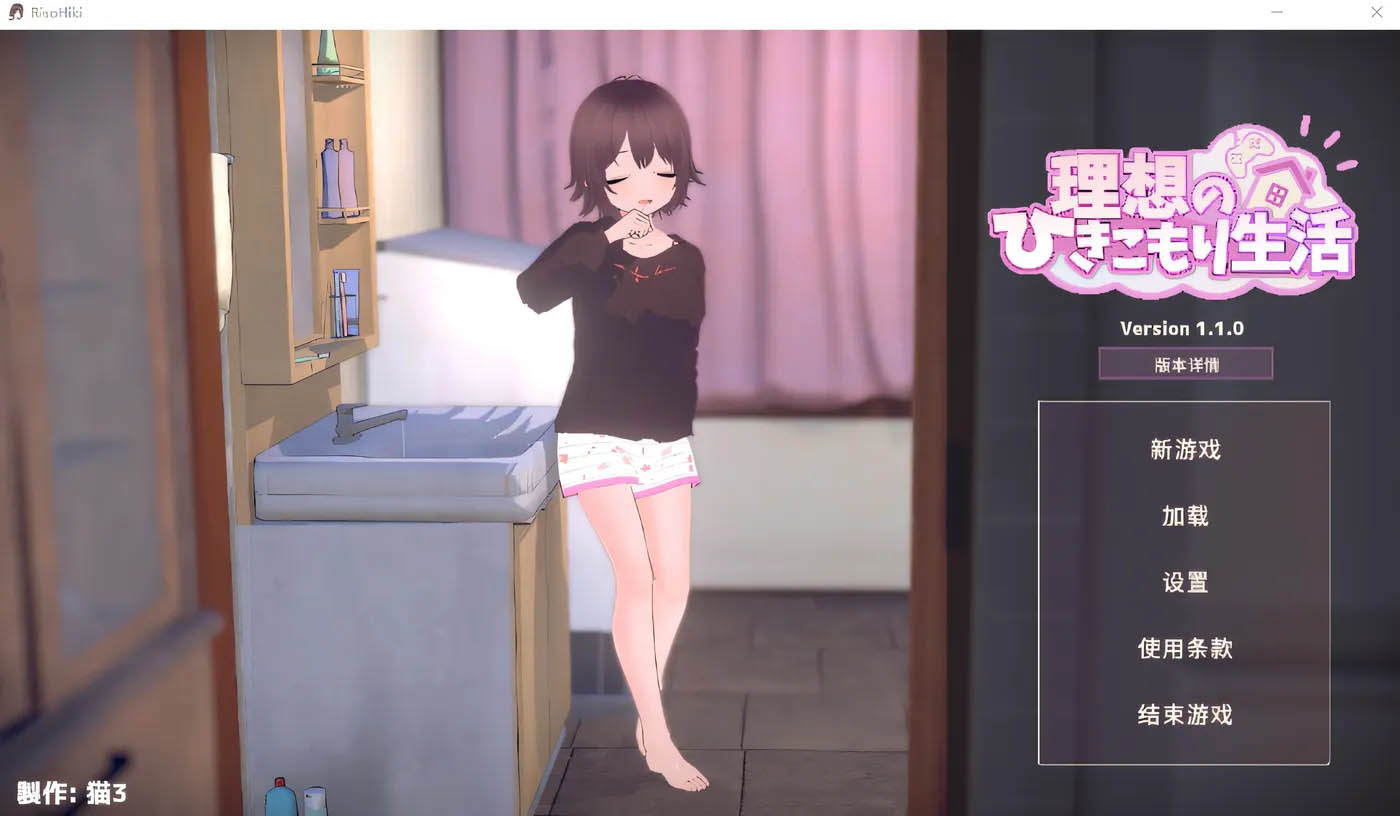Click the 製作: 猫3 credit text

point(70,790)
